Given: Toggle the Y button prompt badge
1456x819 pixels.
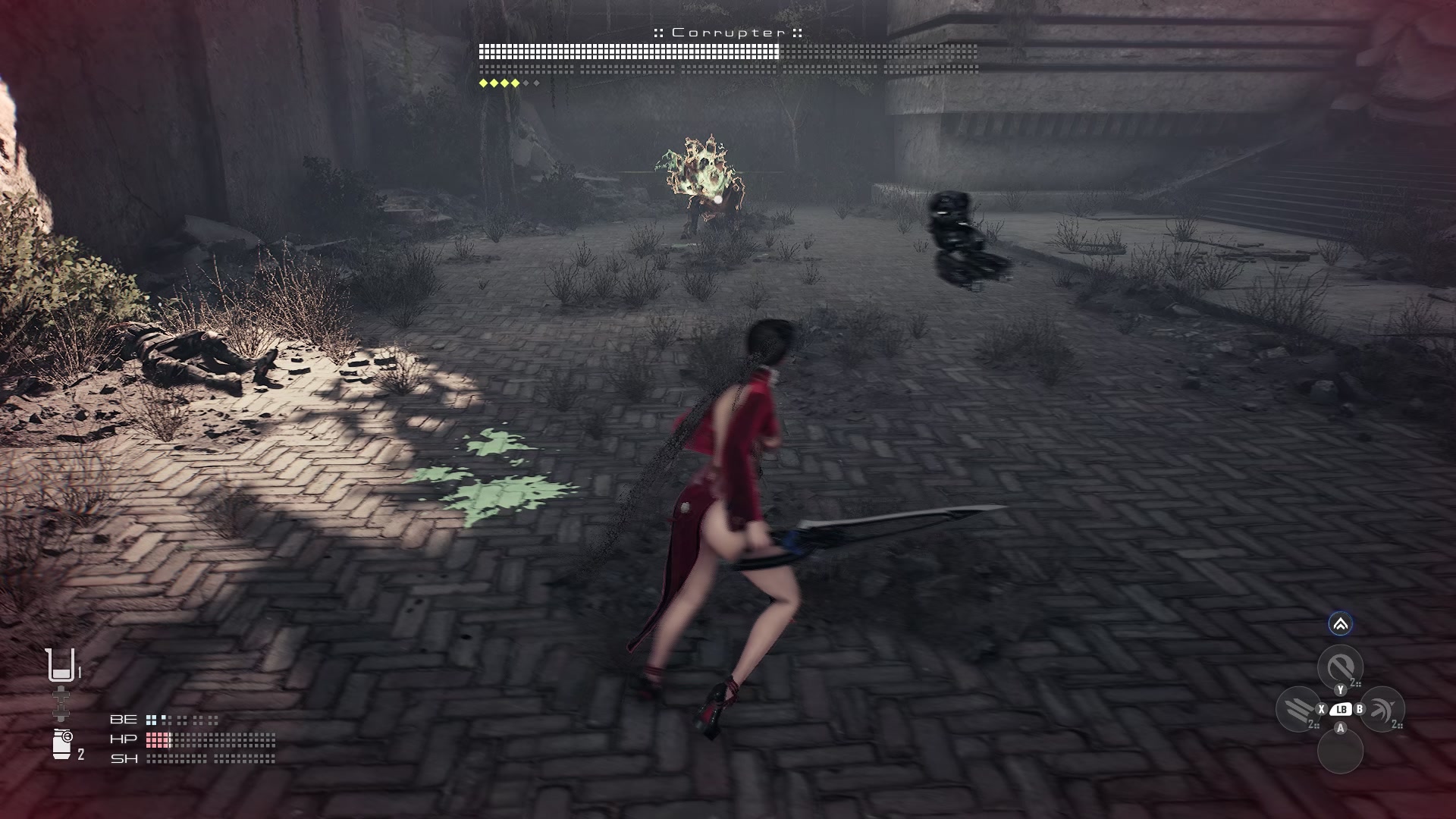Looking at the screenshot, I should (1339, 690).
